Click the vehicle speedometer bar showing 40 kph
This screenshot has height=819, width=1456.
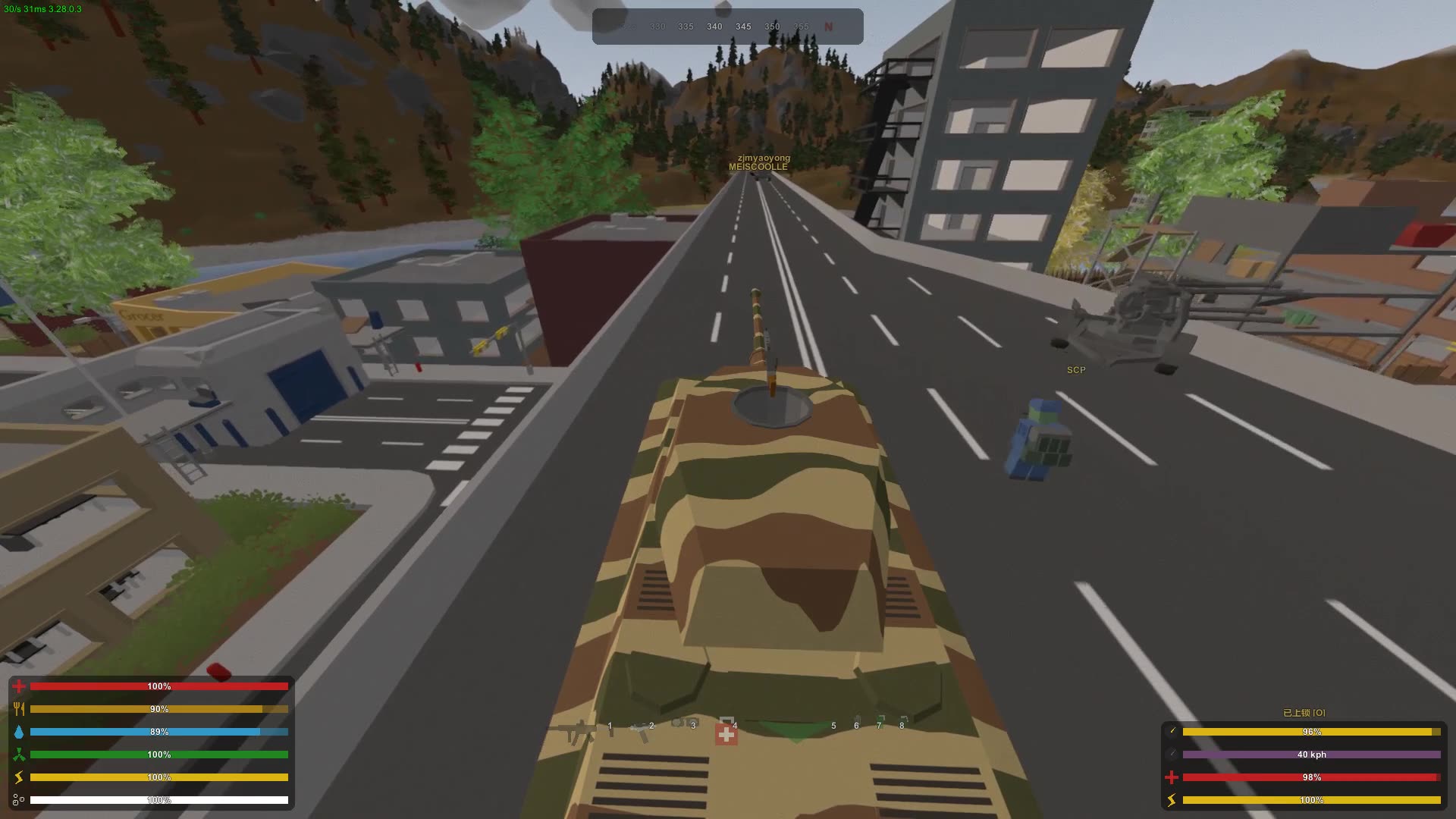[1312, 755]
